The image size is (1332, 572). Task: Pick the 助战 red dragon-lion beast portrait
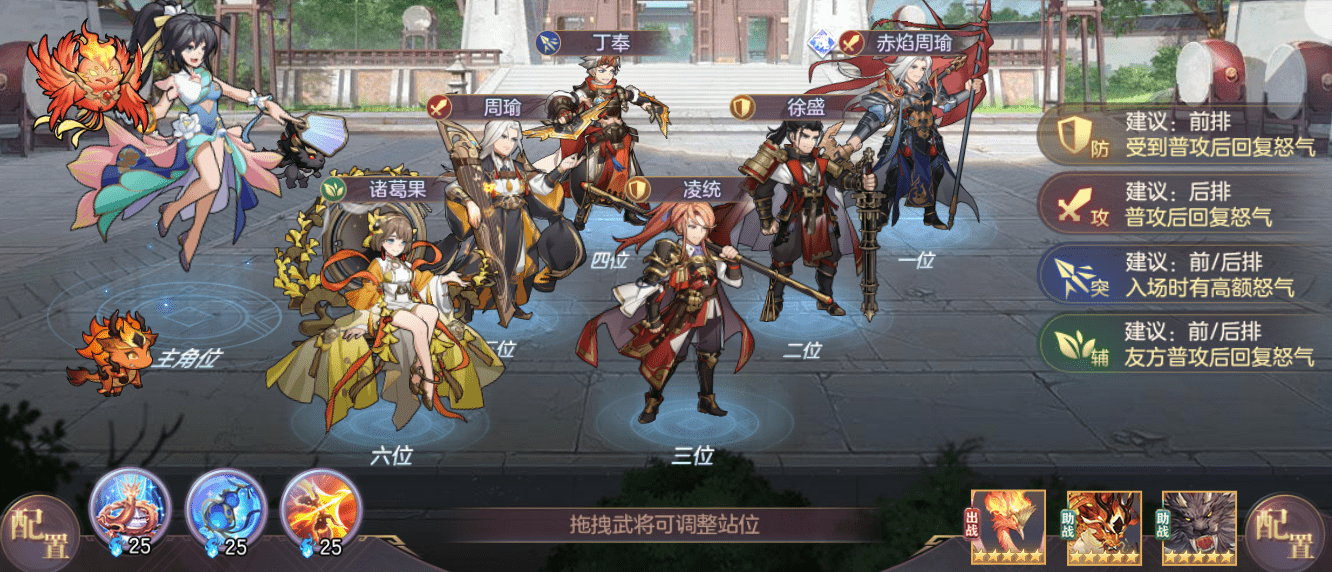point(1103,527)
